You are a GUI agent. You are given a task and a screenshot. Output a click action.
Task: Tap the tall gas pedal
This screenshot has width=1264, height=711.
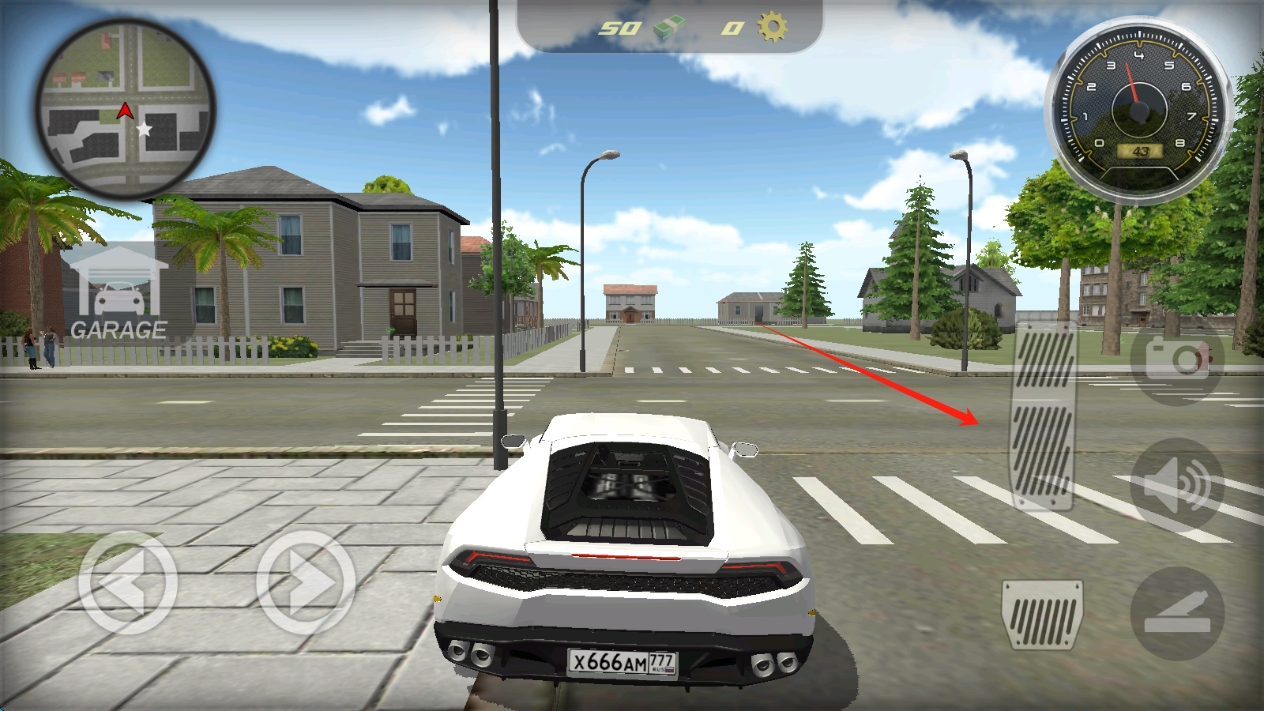(1043, 416)
